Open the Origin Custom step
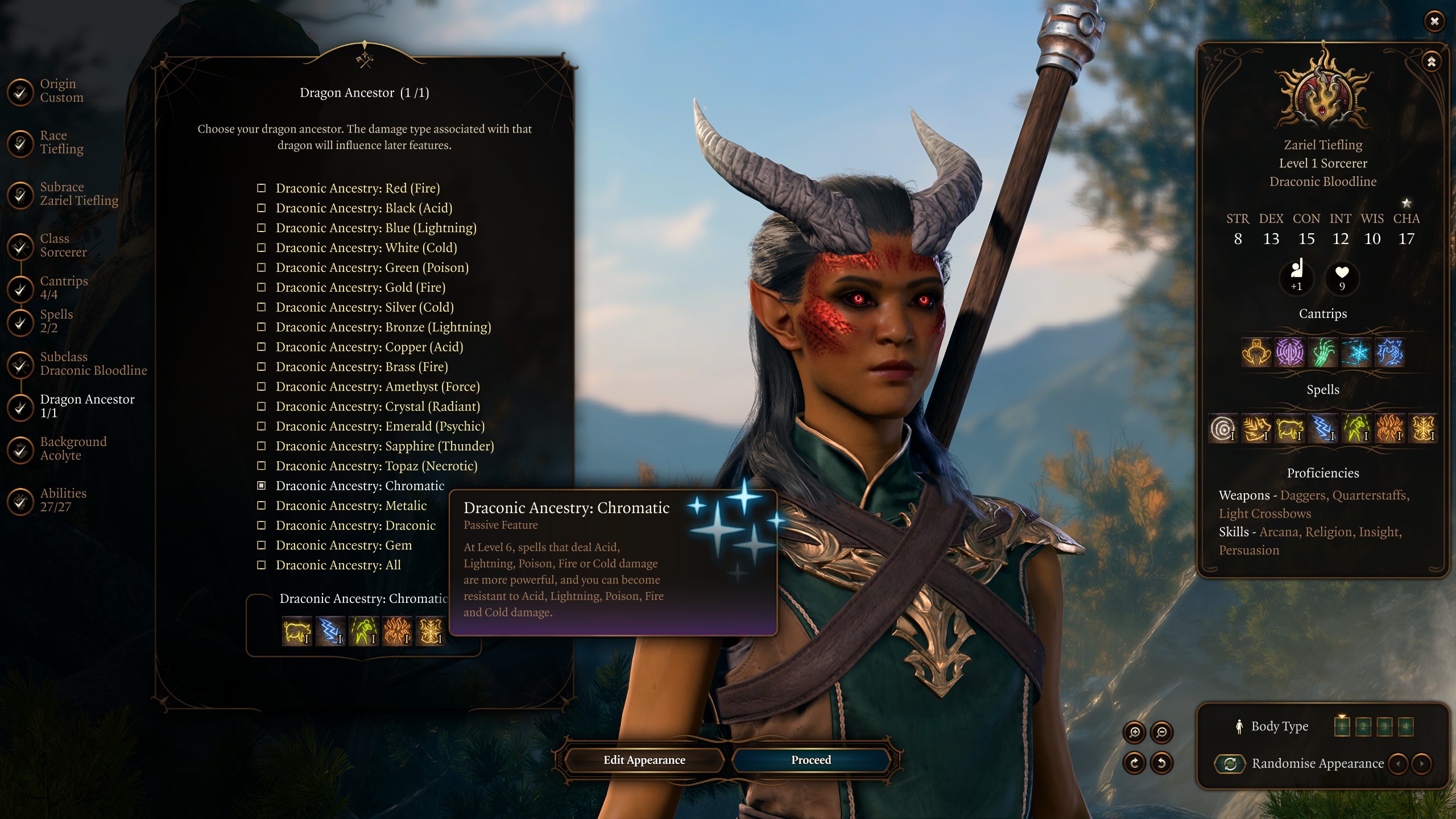The image size is (1456, 819). tap(61, 90)
